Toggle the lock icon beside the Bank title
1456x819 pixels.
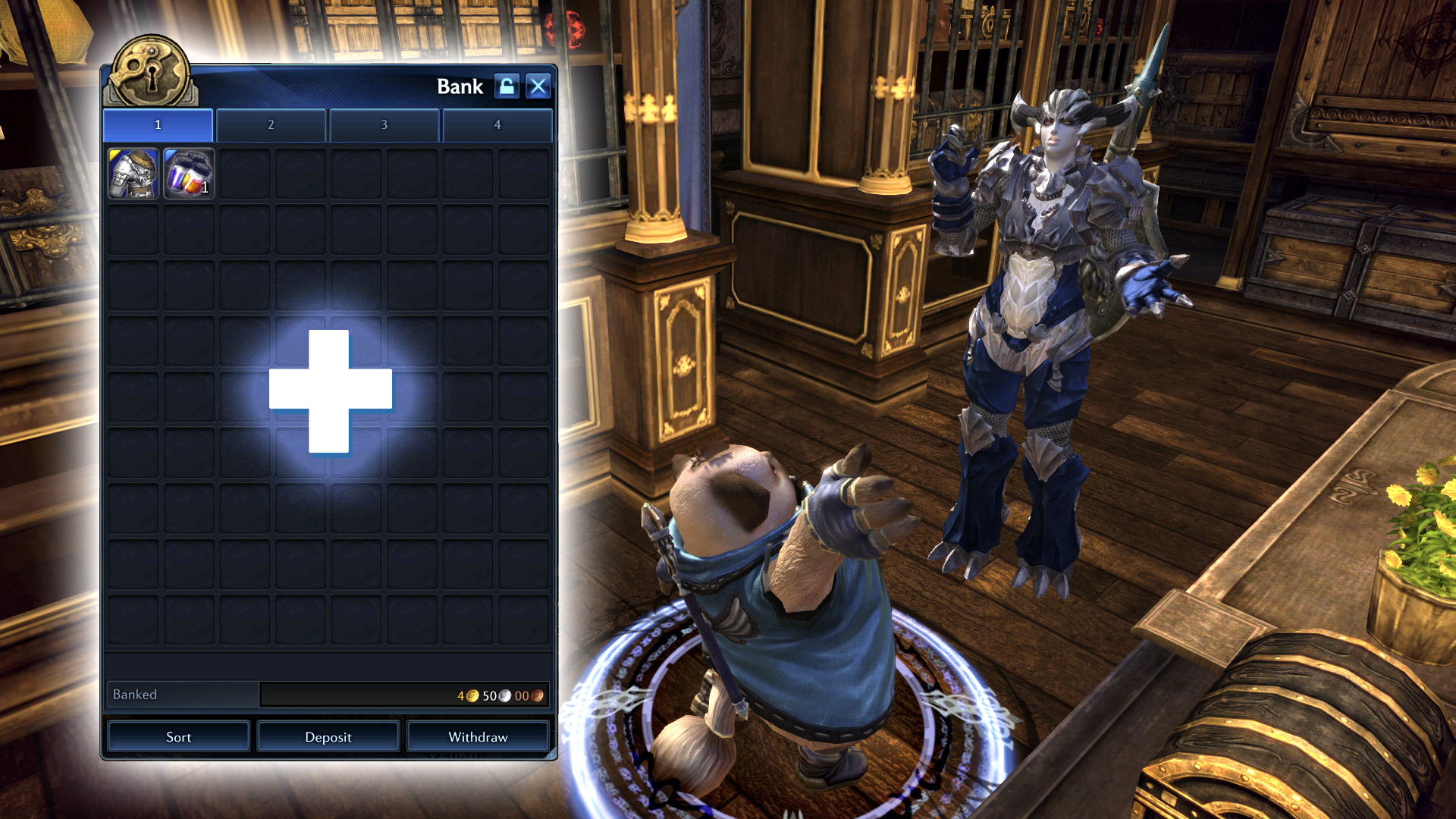pos(507,86)
